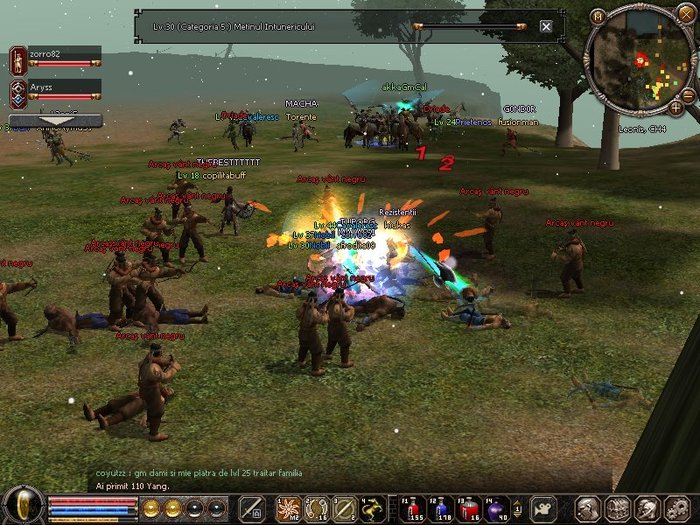
Task: Activate the orange burst skill icon
Action: pos(289,507)
